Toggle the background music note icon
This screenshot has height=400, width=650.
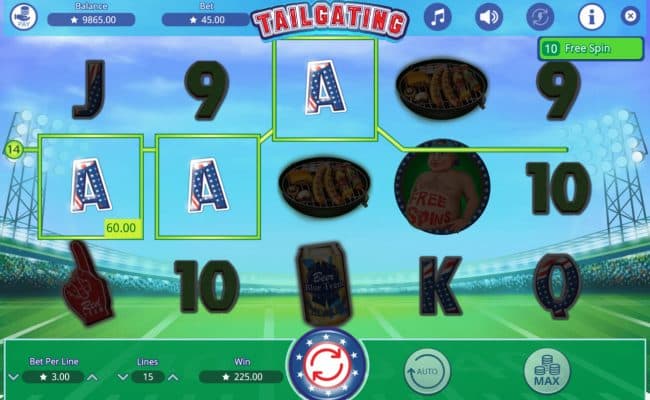[438, 16]
